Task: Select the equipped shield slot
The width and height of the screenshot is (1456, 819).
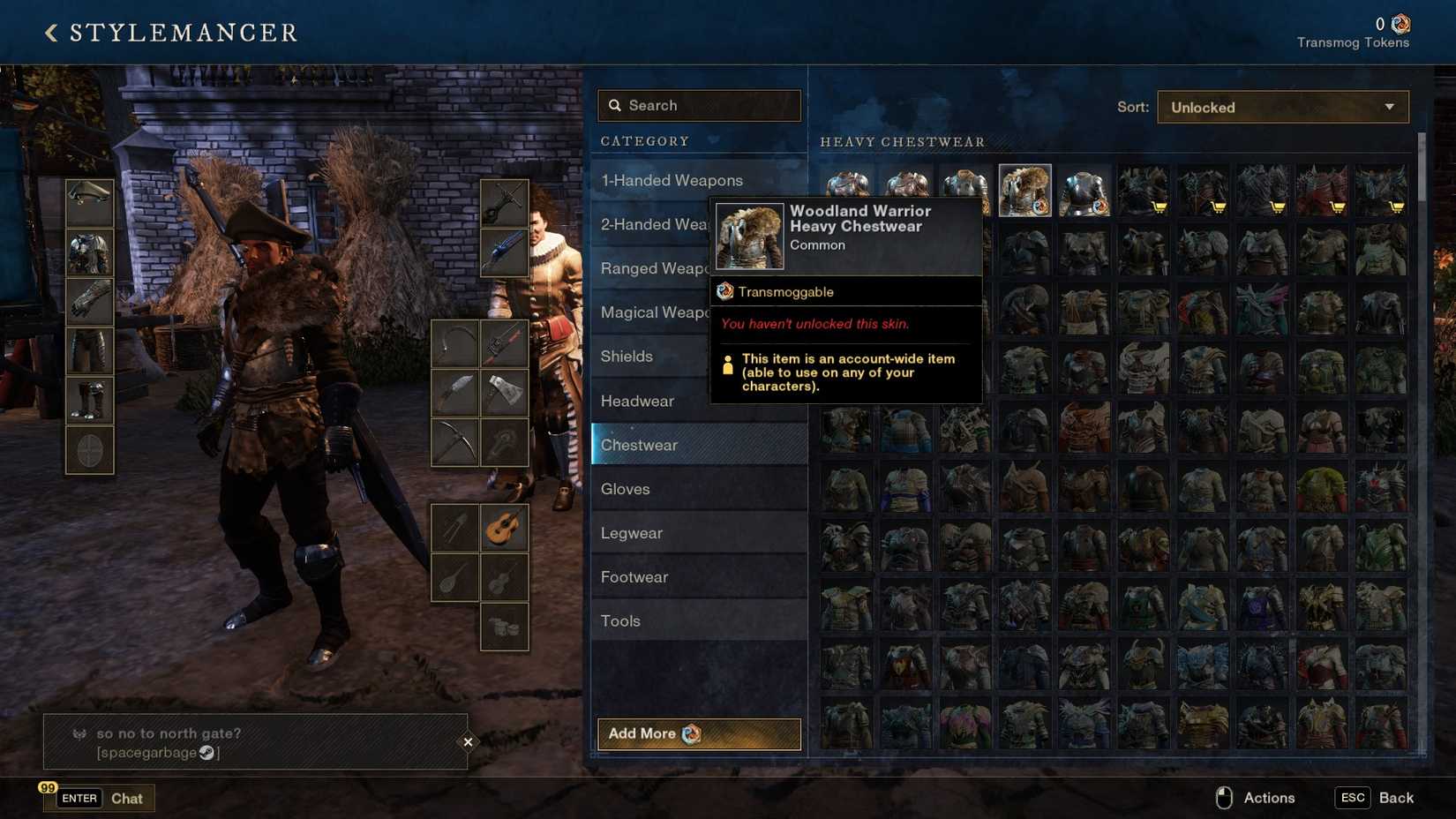Action: click(88, 448)
